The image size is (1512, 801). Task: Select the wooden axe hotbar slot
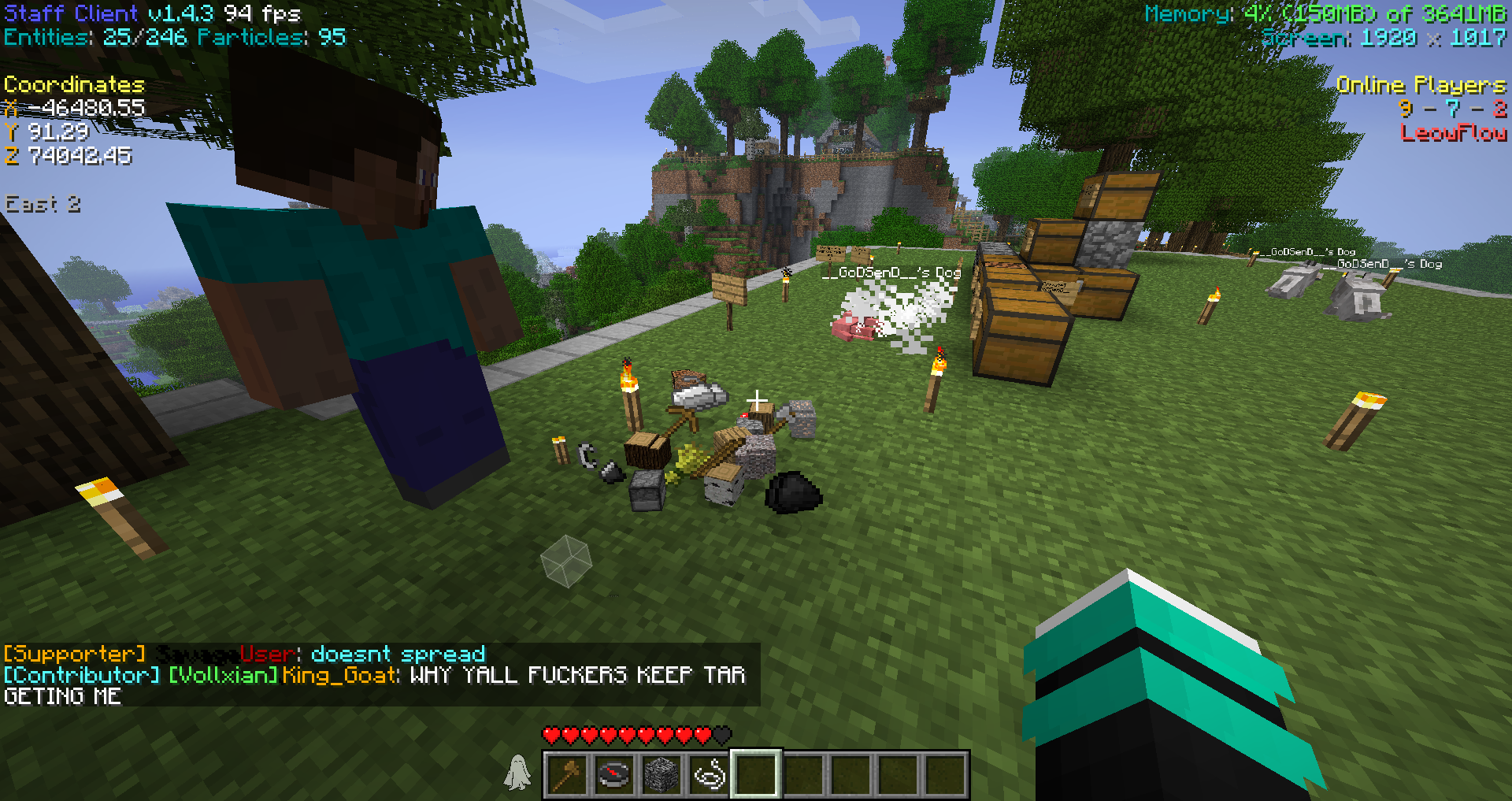[x=568, y=774]
